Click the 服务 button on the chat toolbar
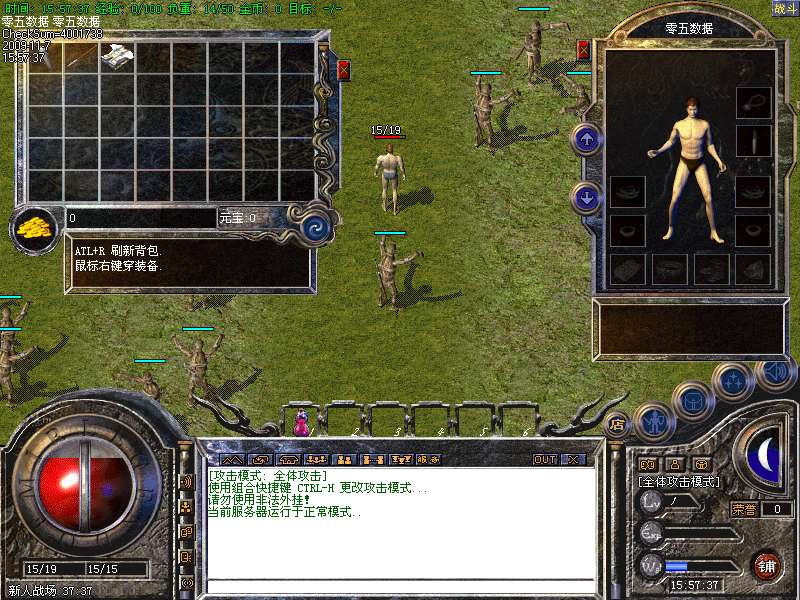The height and width of the screenshot is (600, 800). (x=428, y=459)
